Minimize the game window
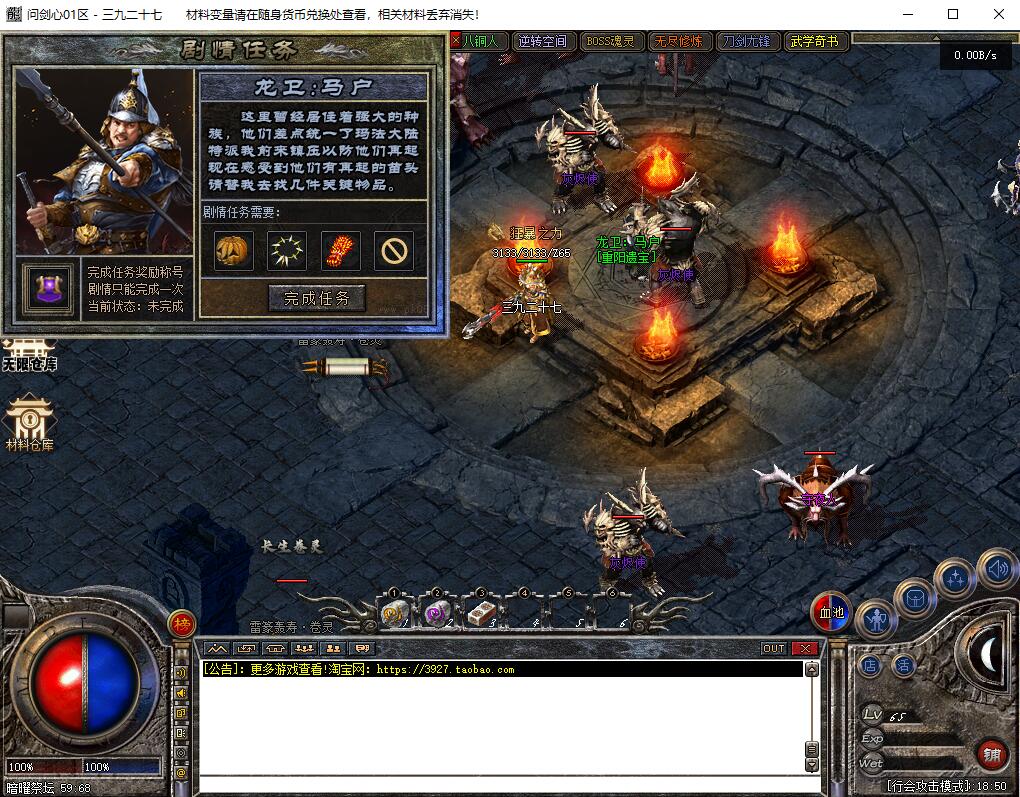This screenshot has width=1020, height=797. pyautogui.click(x=907, y=14)
